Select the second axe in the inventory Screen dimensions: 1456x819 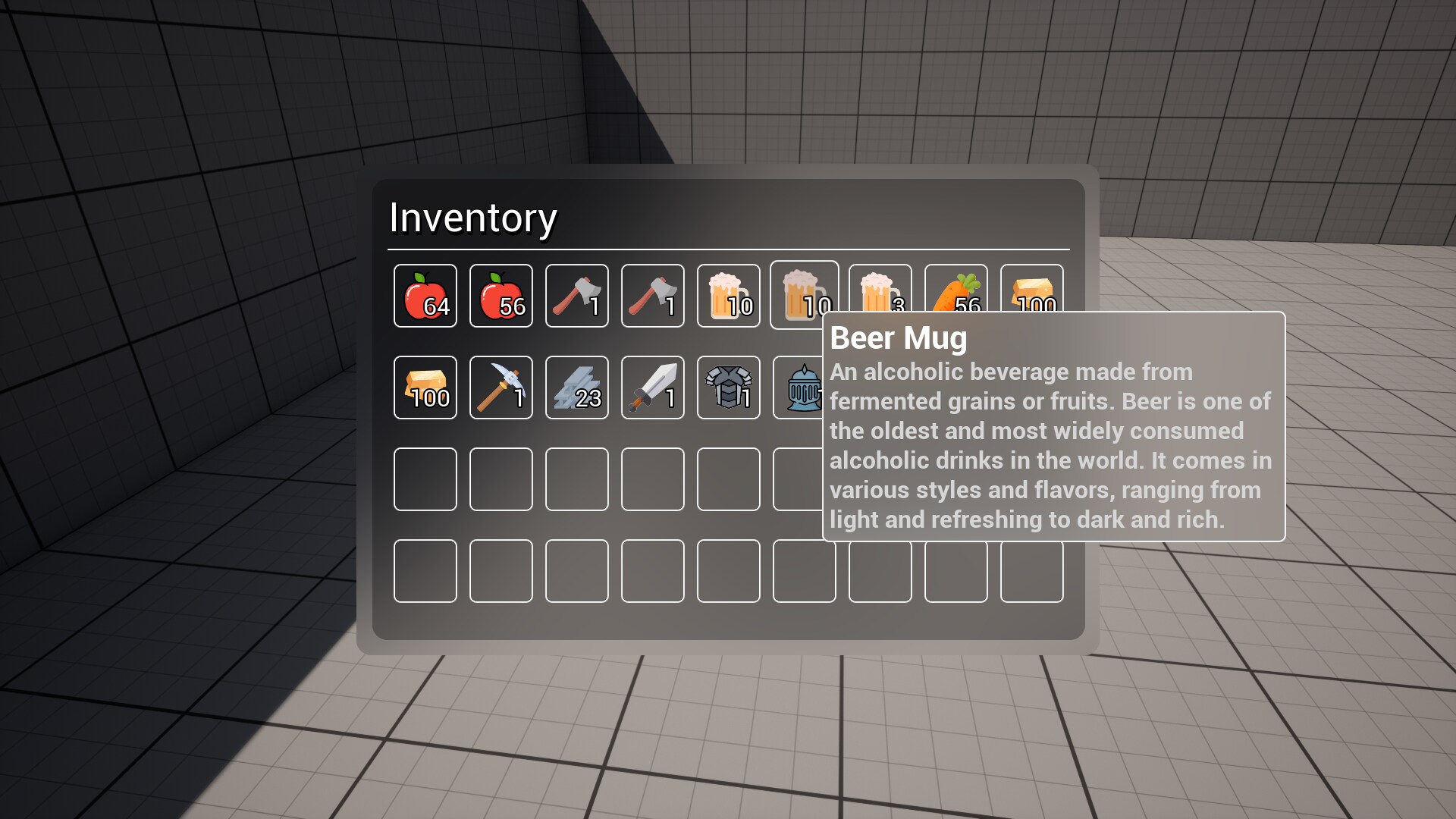tap(652, 296)
